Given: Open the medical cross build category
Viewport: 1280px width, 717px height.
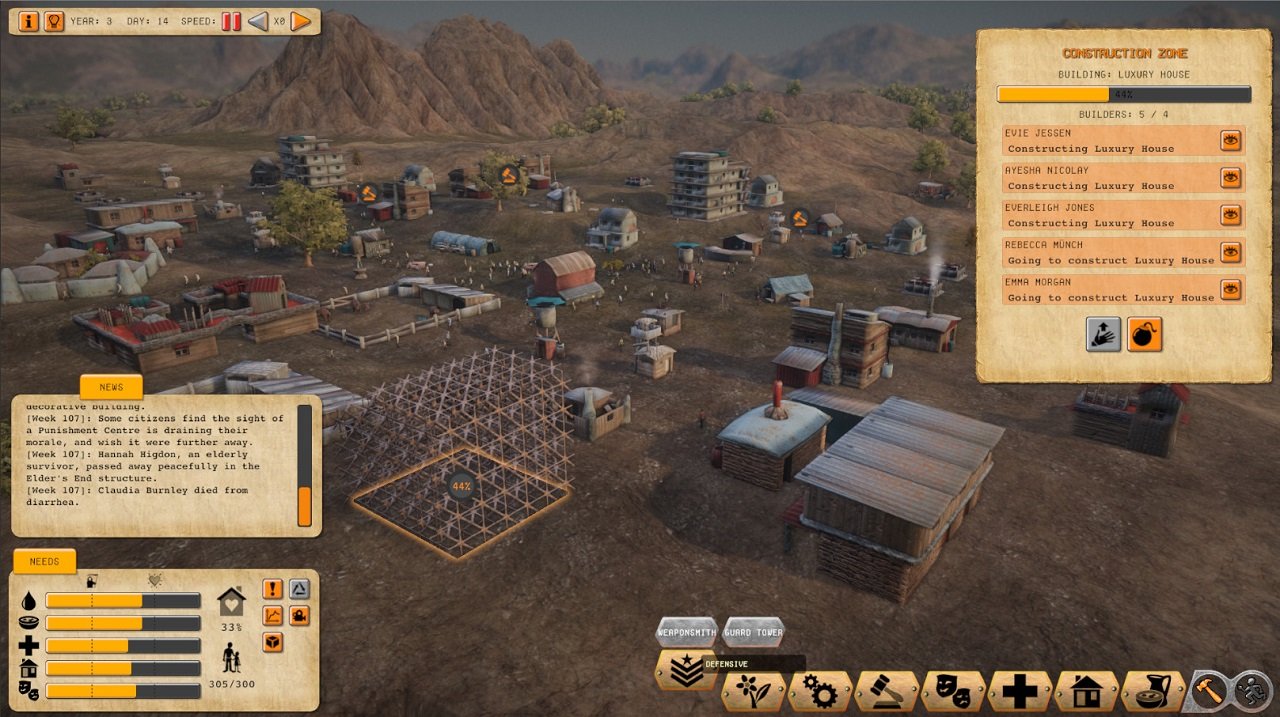Looking at the screenshot, I should 1020,691.
